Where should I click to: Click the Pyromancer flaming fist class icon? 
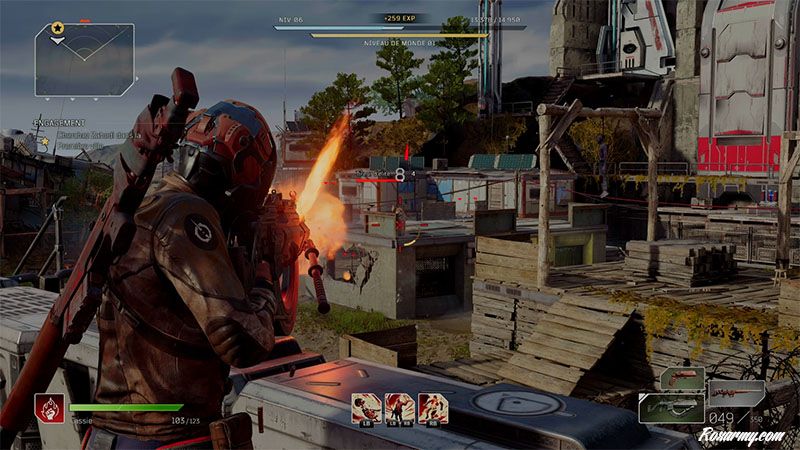click(49, 409)
